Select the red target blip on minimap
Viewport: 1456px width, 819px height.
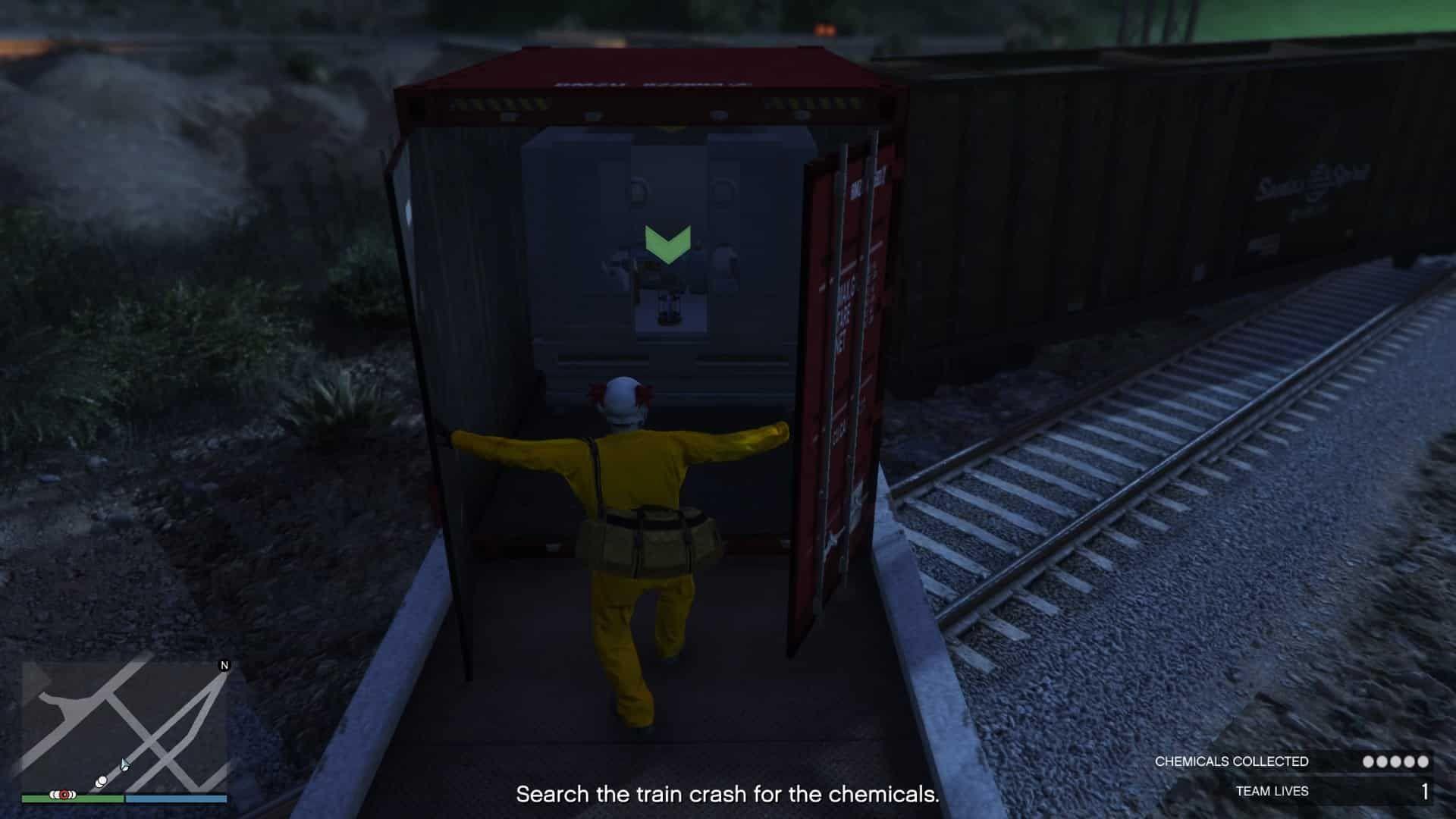(64, 795)
